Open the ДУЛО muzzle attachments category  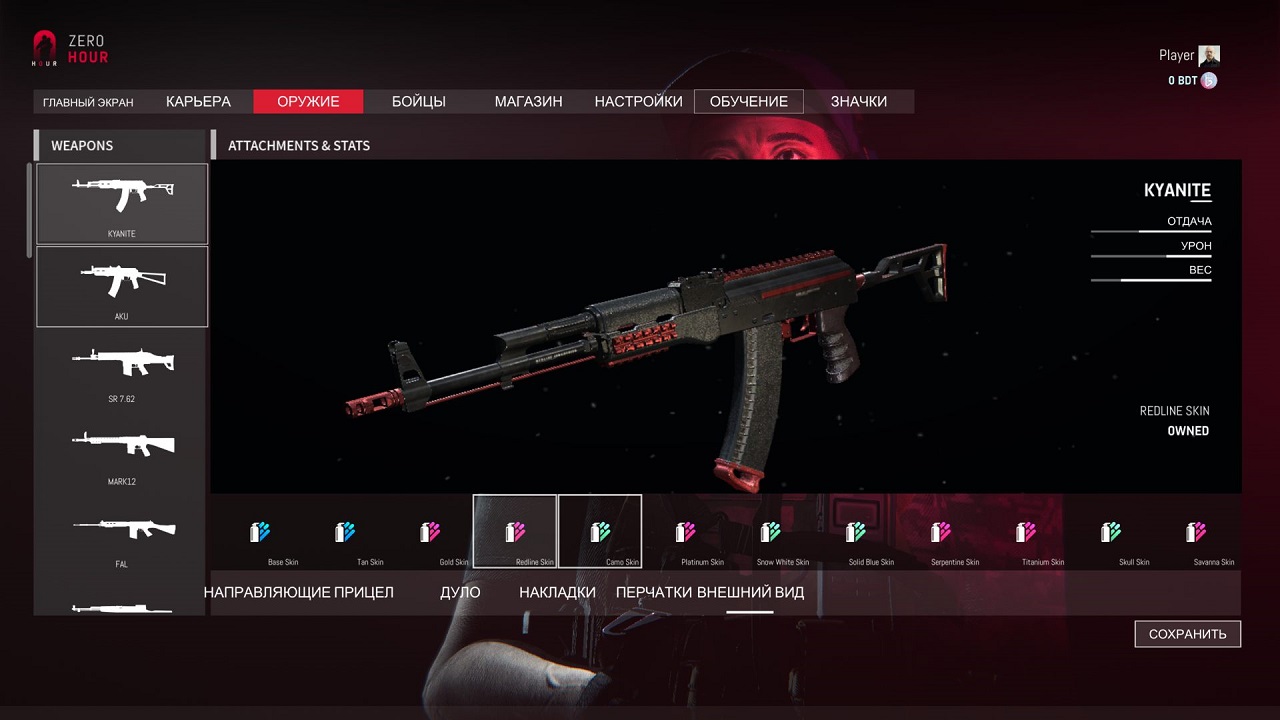point(460,592)
